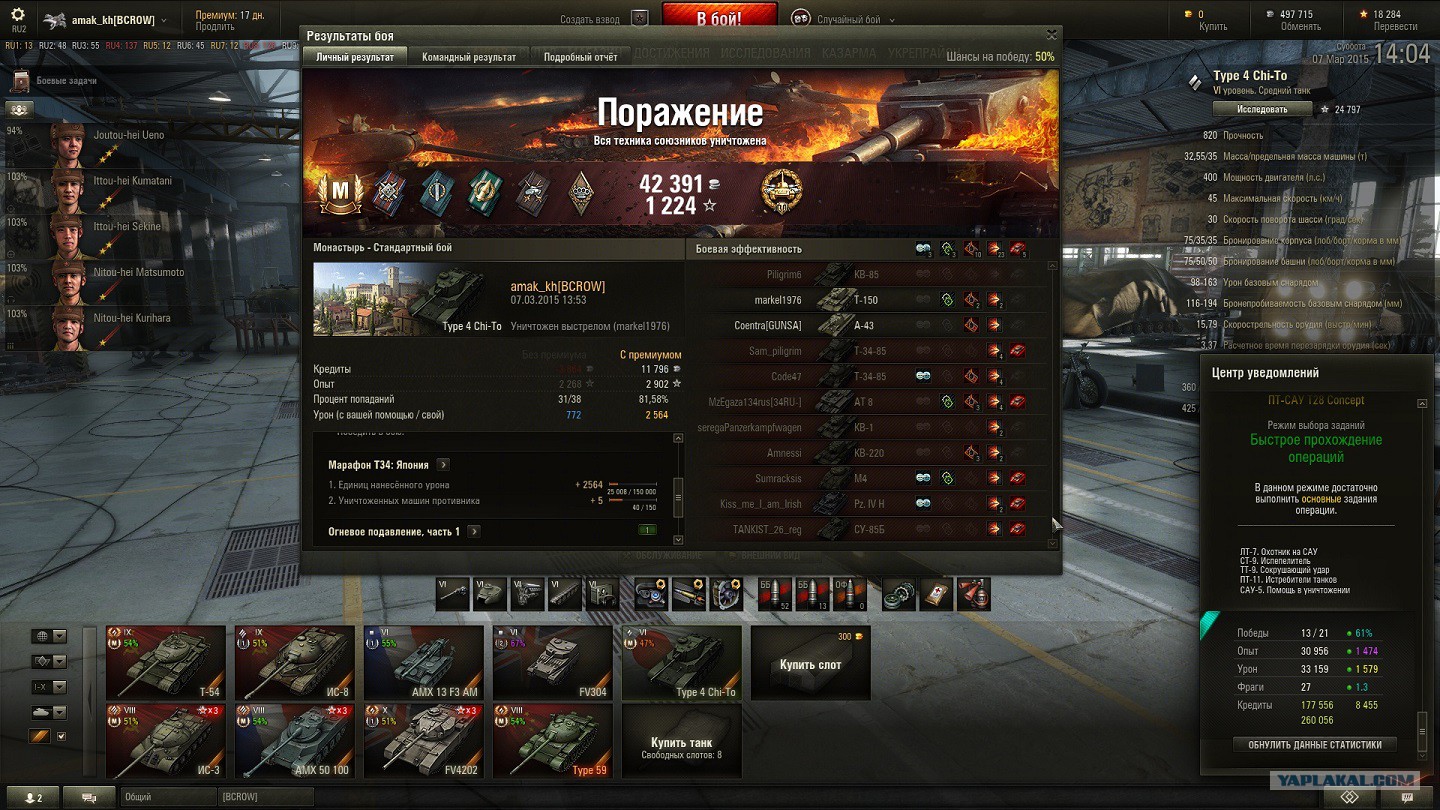Open the gear settings icon
Viewport: 1440px width, 810px height.
[x=18, y=15]
